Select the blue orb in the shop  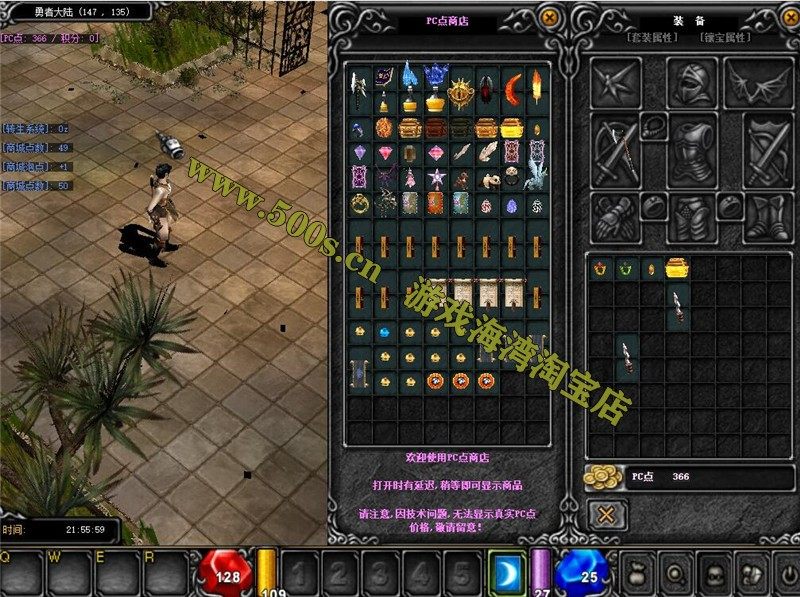(383, 331)
